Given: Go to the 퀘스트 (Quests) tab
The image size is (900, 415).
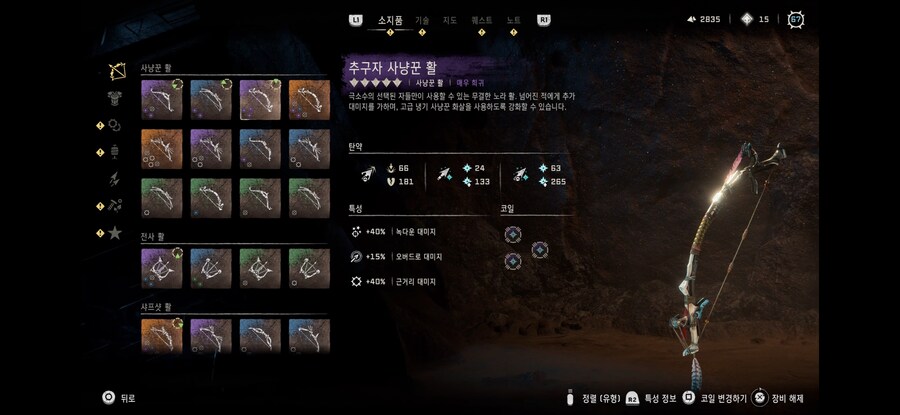Looking at the screenshot, I should pyautogui.click(x=482, y=19).
